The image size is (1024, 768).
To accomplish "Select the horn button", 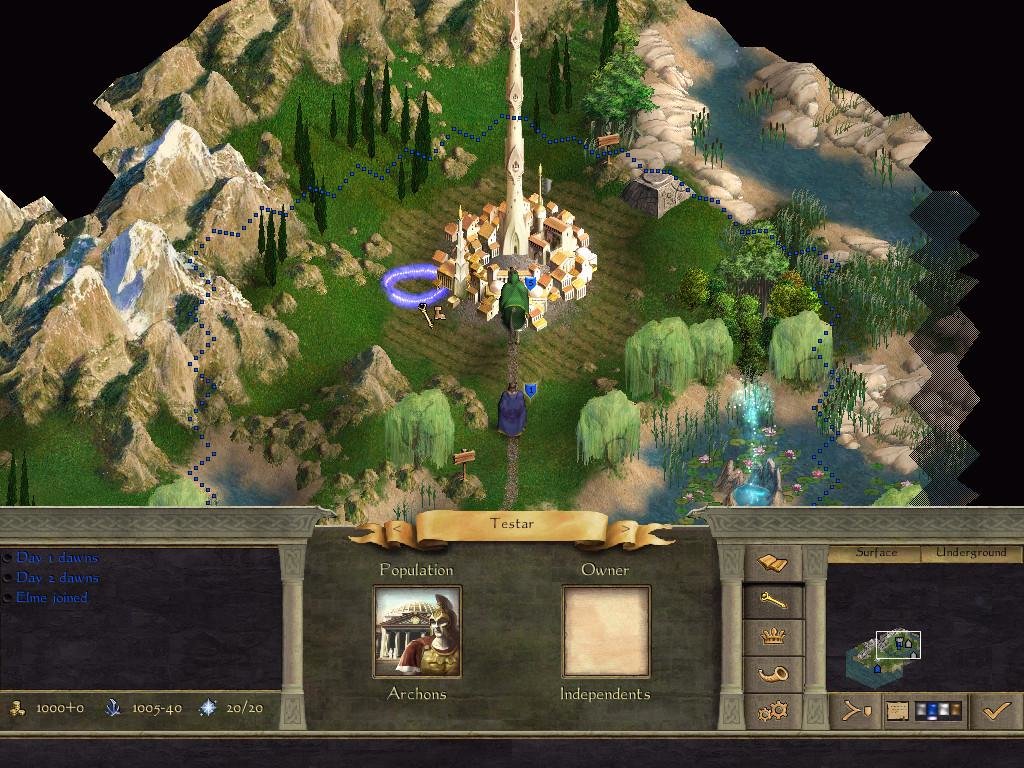I will click(773, 674).
